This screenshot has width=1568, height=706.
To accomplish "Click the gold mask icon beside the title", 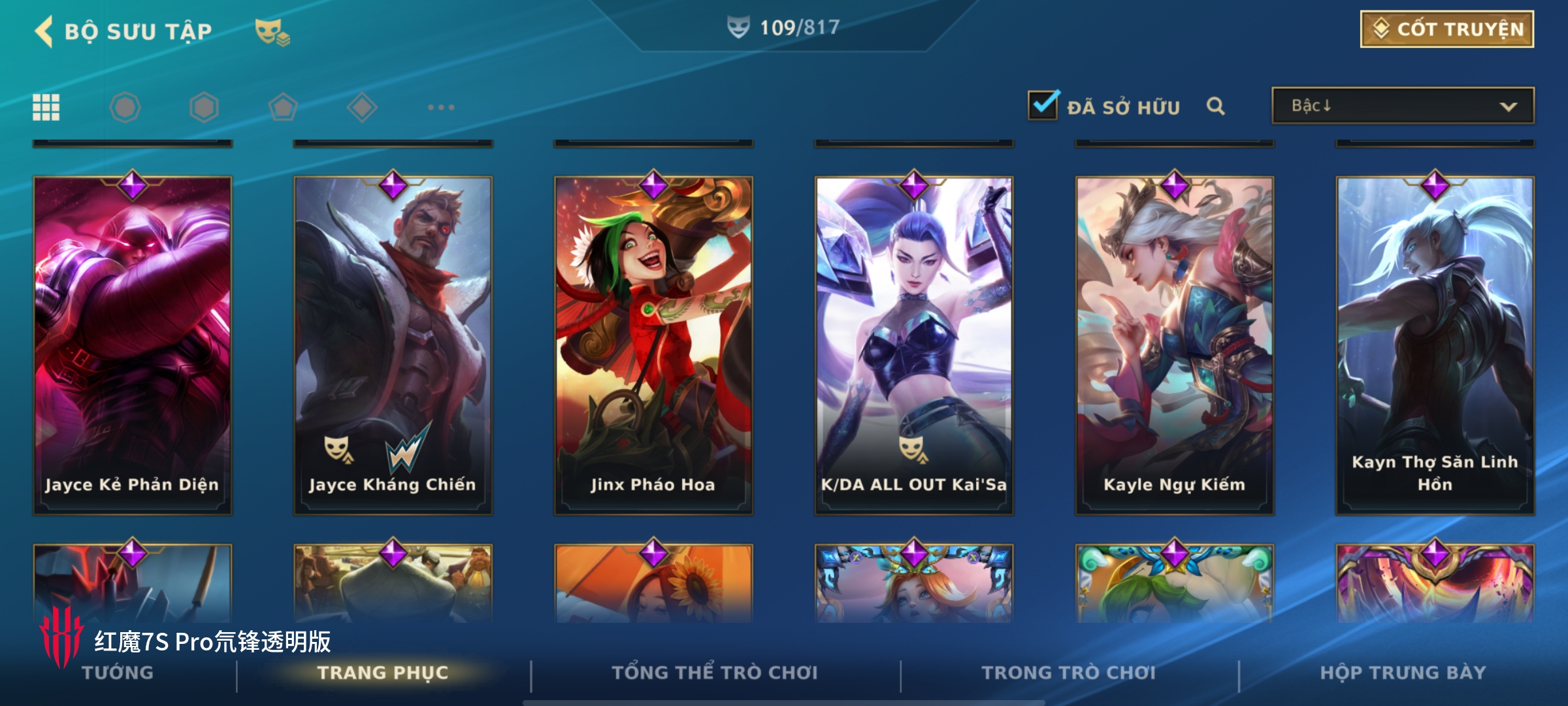I will [272, 31].
